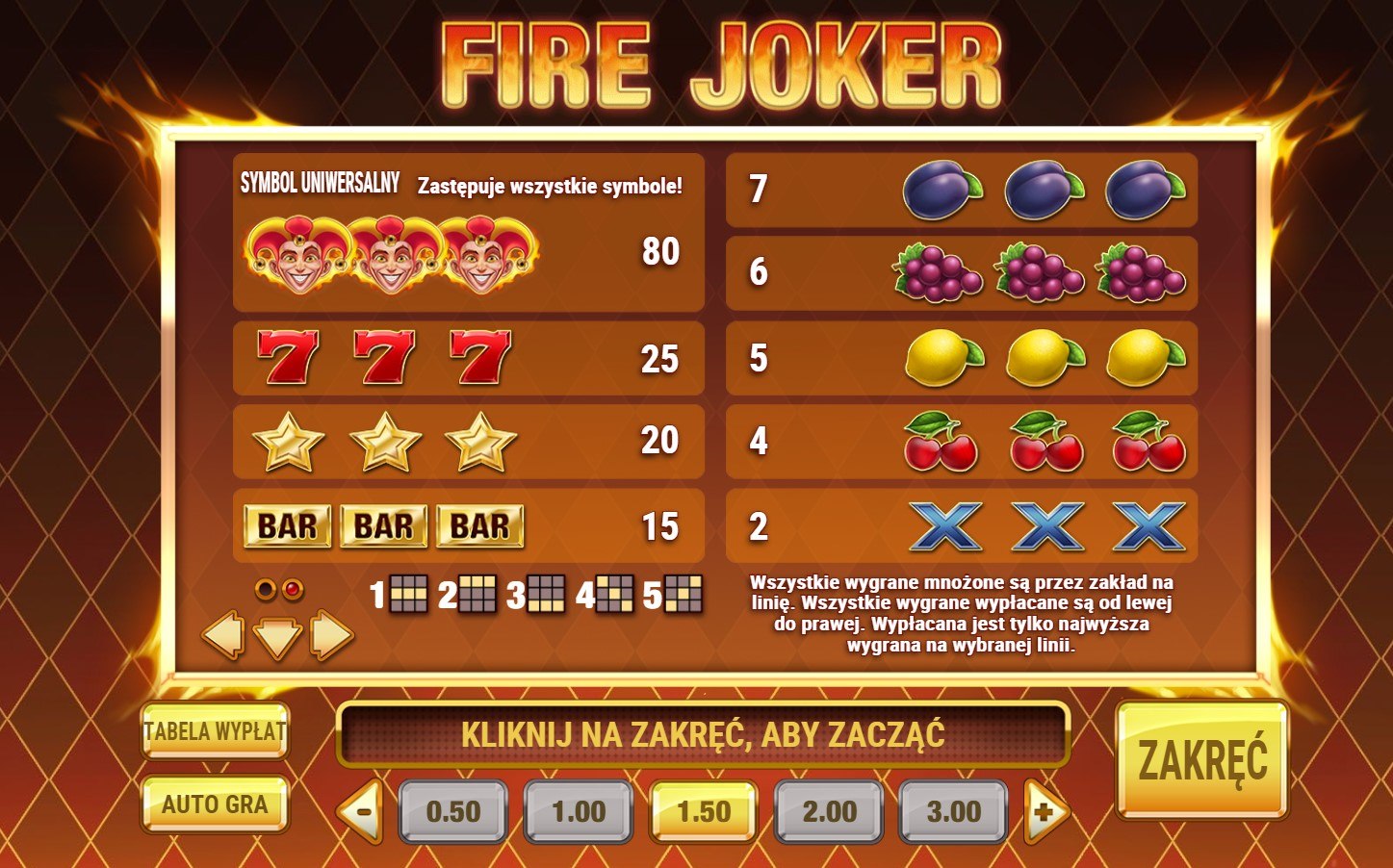The image size is (1393, 868).
Task: Select the 3.00 bet value
Action: (x=951, y=810)
